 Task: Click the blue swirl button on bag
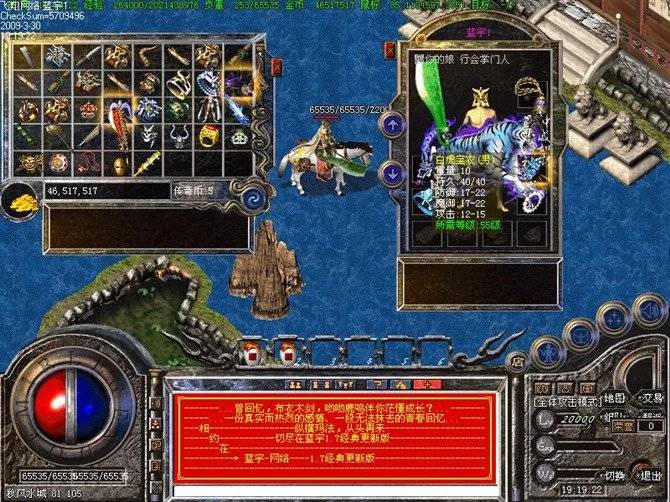click(x=254, y=193)
